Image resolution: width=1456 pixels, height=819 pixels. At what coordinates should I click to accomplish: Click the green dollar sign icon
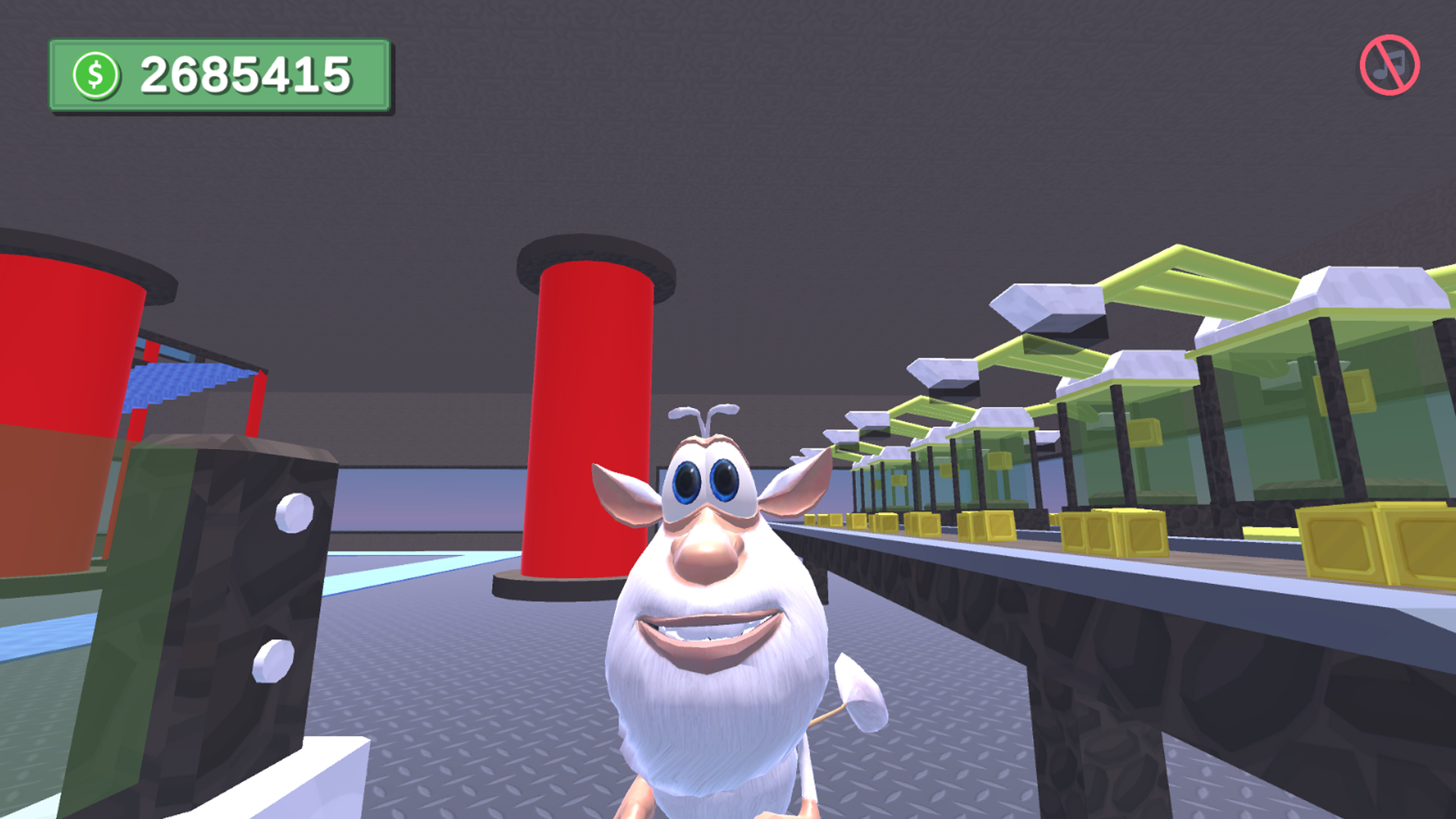coord(96,74)
